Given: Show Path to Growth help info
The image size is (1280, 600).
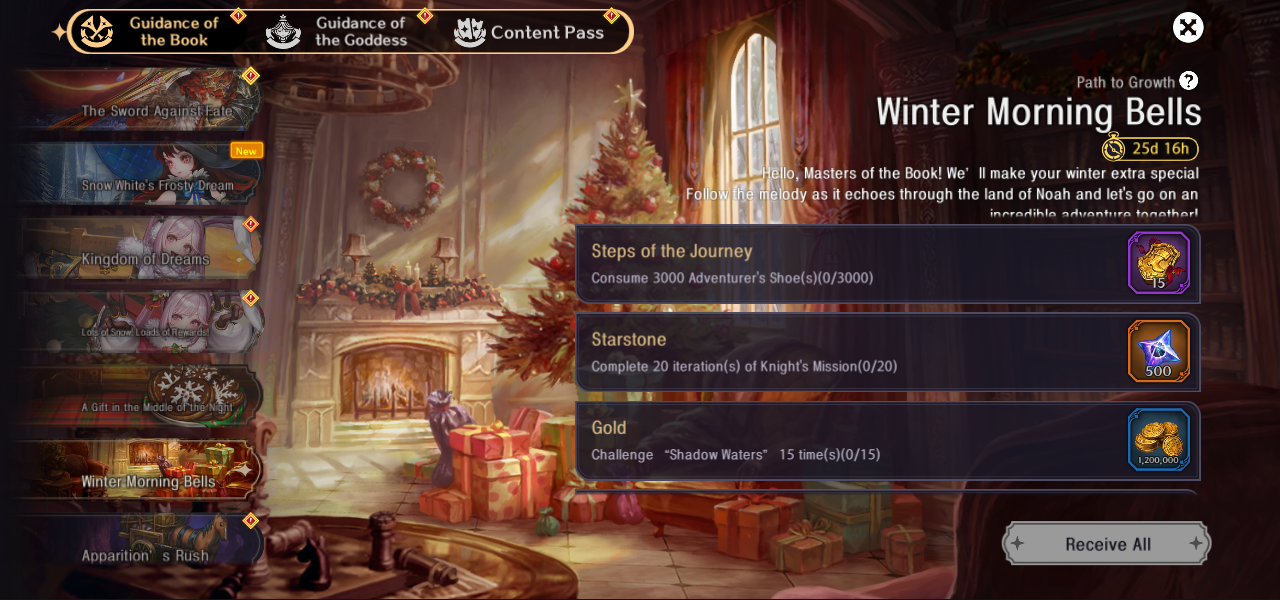Looking at the screenshot, I should [1188, 81].
